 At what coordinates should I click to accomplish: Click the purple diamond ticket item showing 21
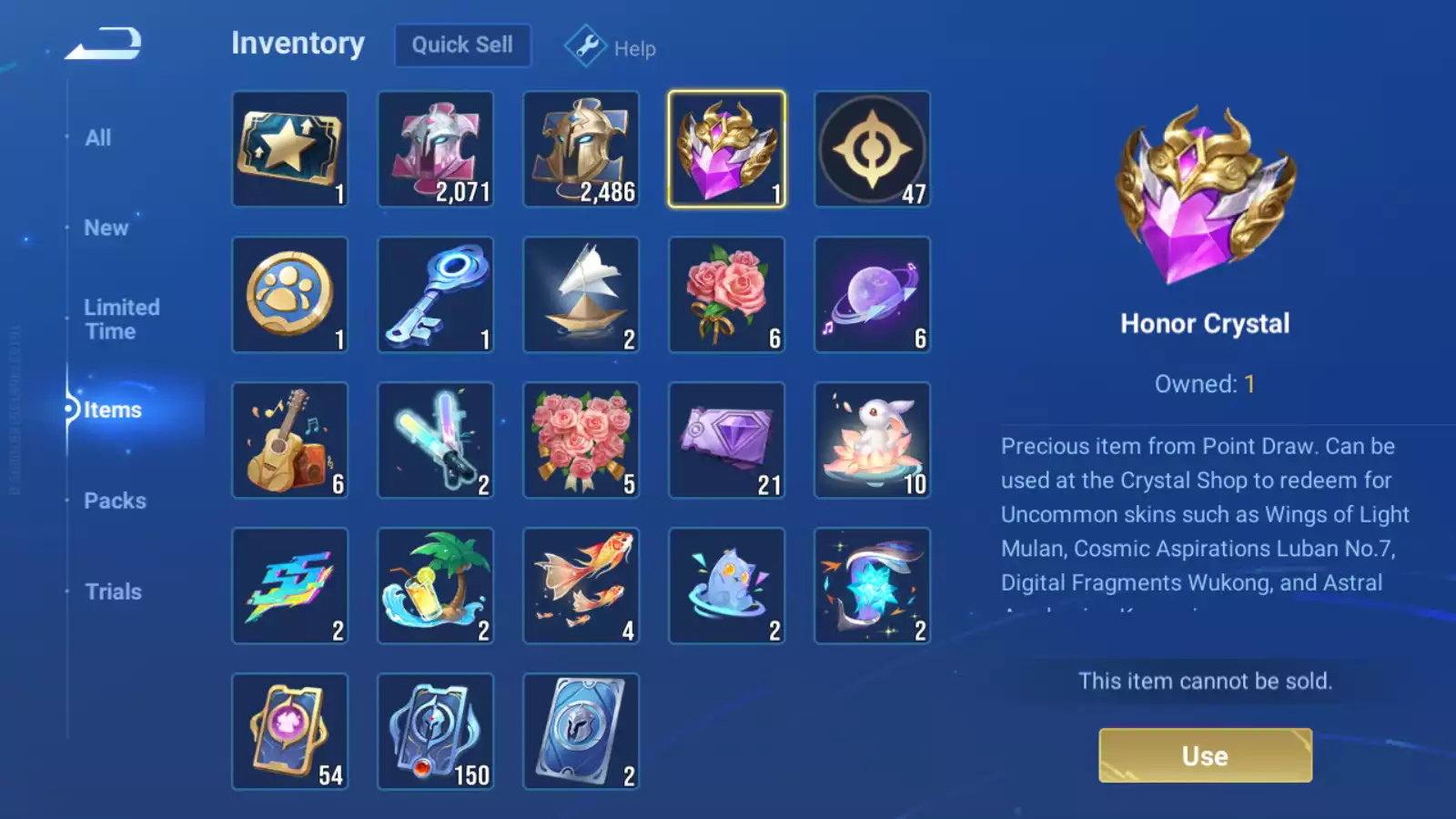point(727,440)
